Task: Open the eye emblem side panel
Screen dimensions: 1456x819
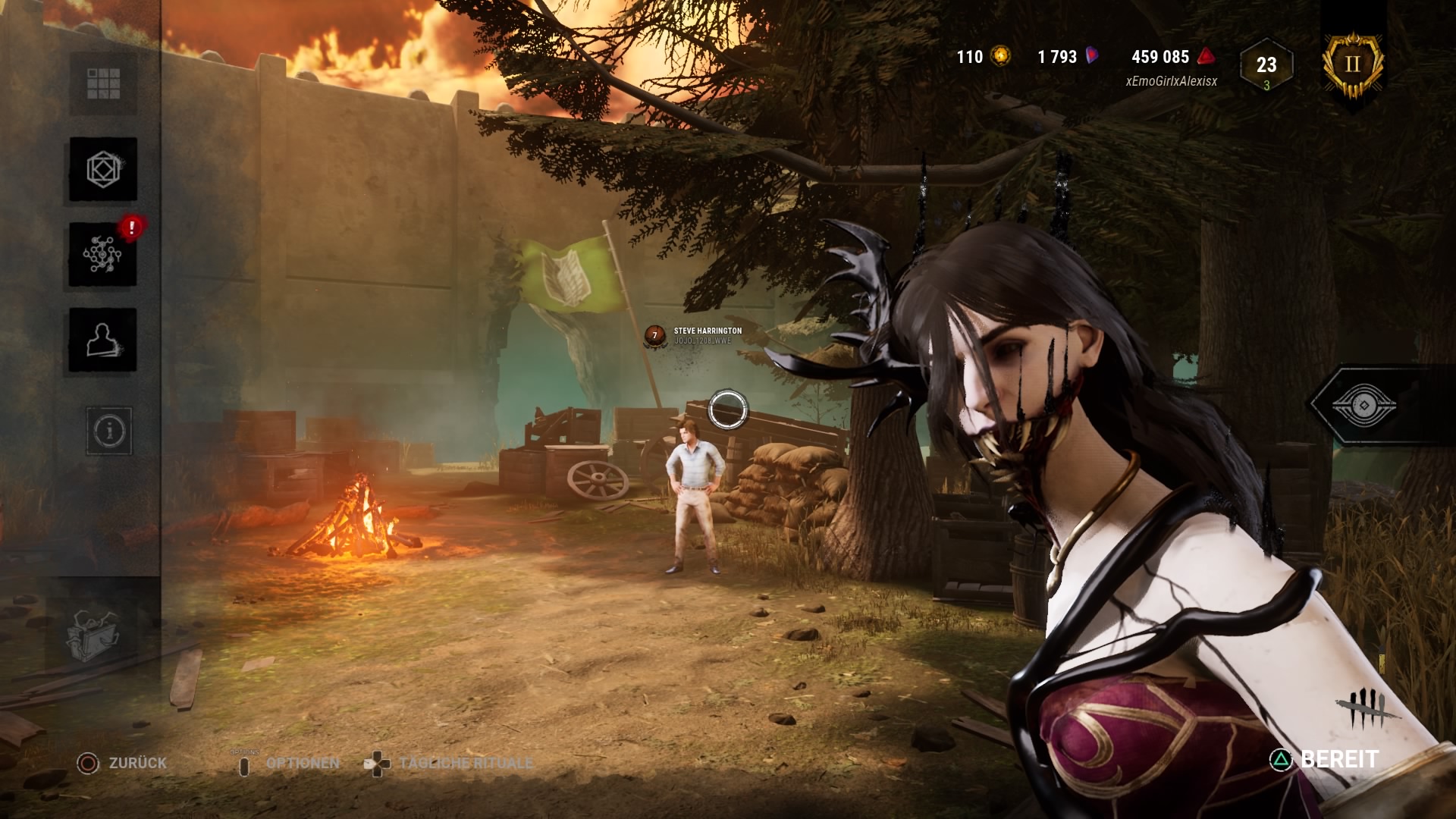Action: coord(1362,403)
